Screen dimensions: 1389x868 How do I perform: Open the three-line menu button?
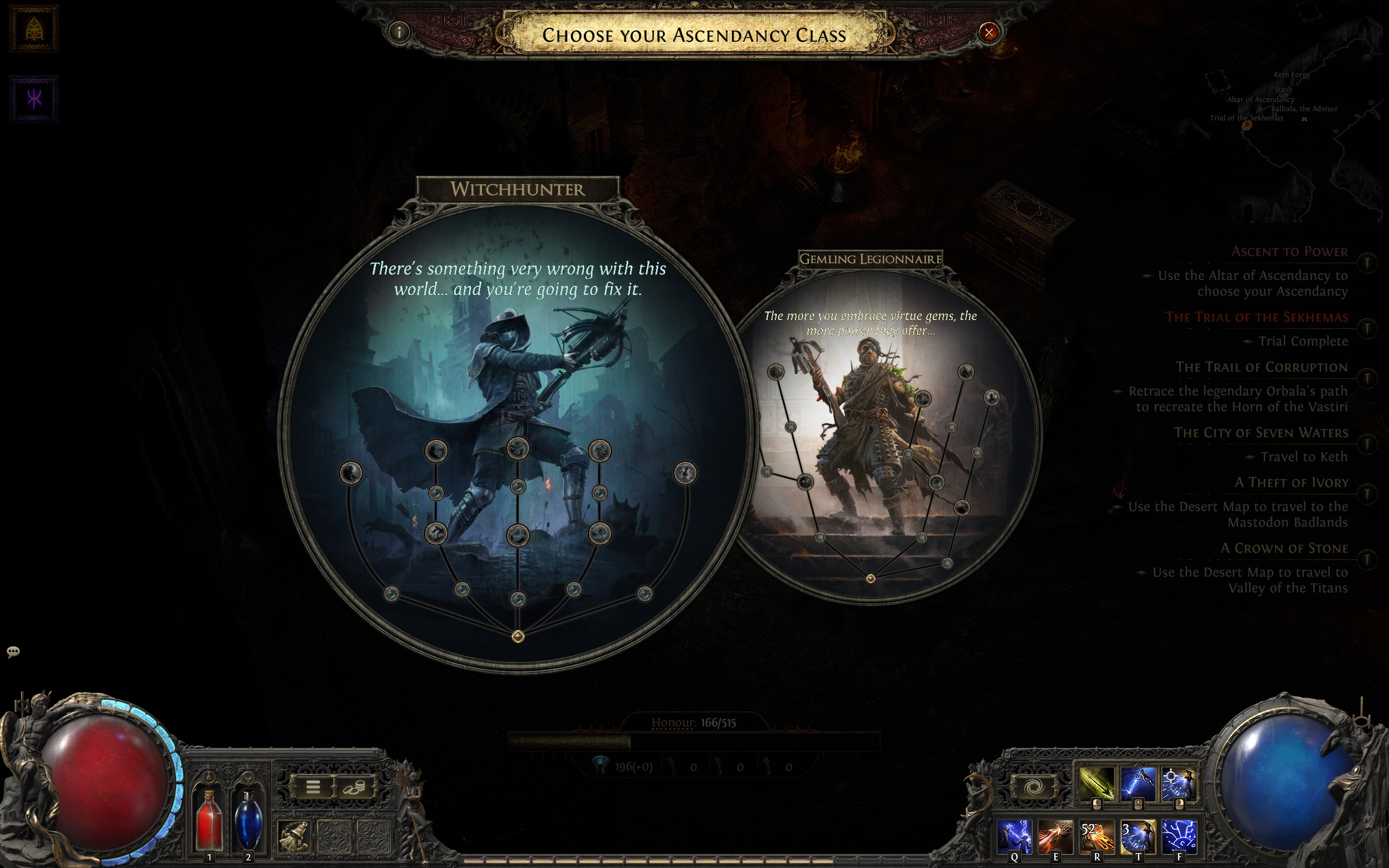click(313, 787)
